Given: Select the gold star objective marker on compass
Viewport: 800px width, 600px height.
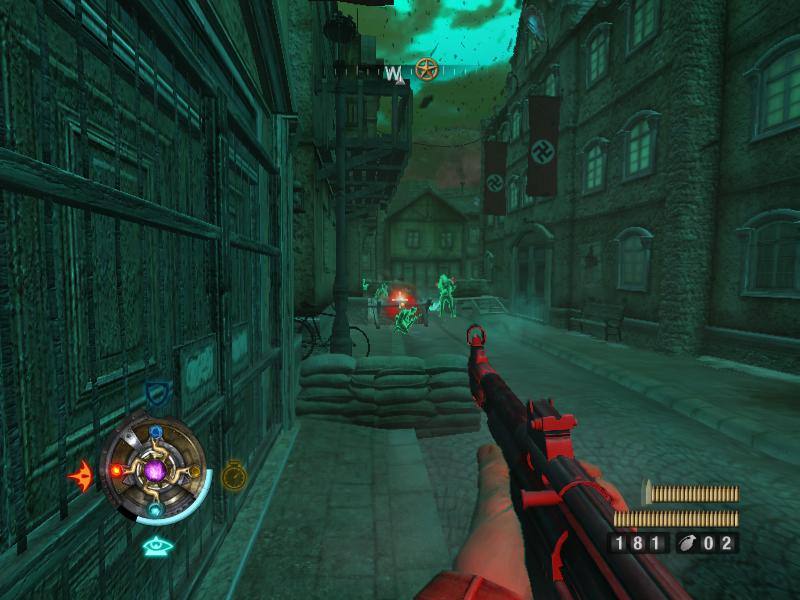Looking at the screenshot, I should click(x=427, y=70).
